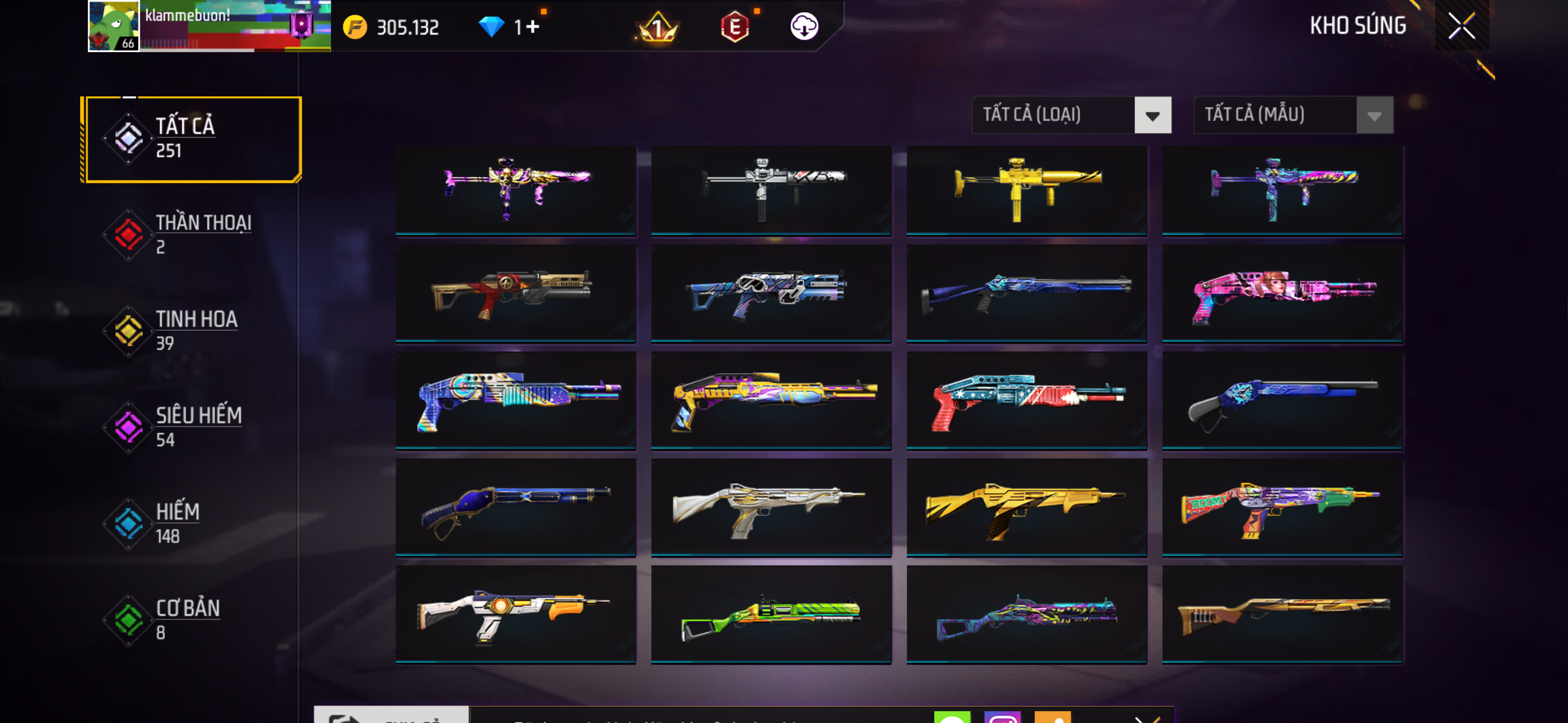Close the Kho Súng weapon vault
The width and height of the screenshot is (1568, 723).
click(x=1461, y=26)
